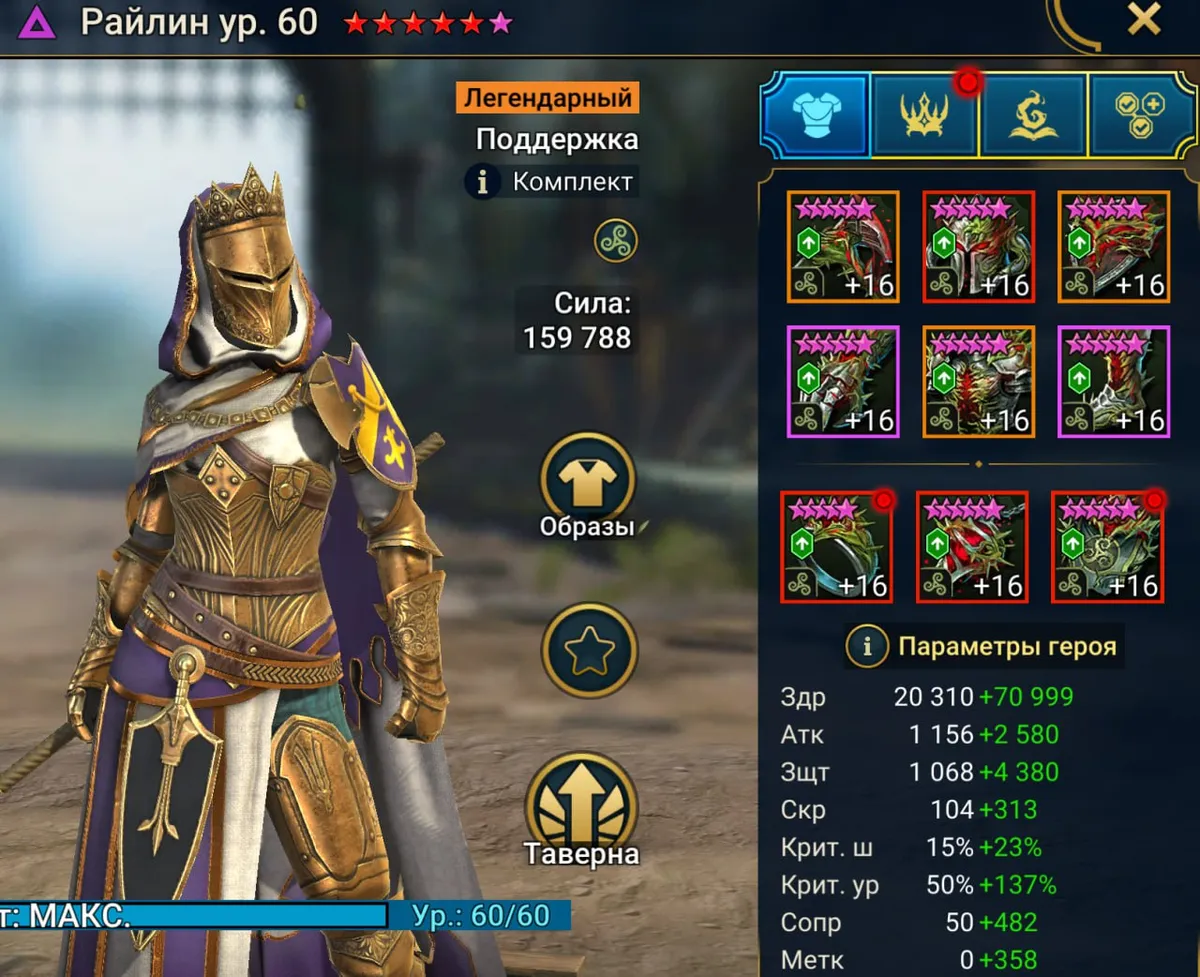Select the equipped boots slot

[x=1113, y=382]
